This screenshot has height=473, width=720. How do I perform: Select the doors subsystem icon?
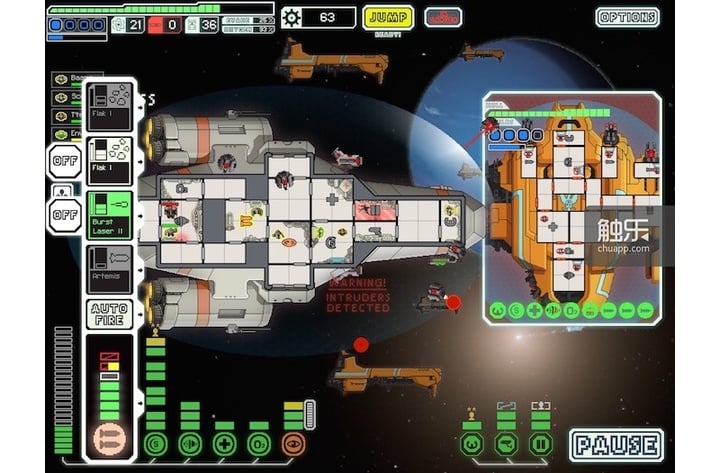(x=540, y=443)
